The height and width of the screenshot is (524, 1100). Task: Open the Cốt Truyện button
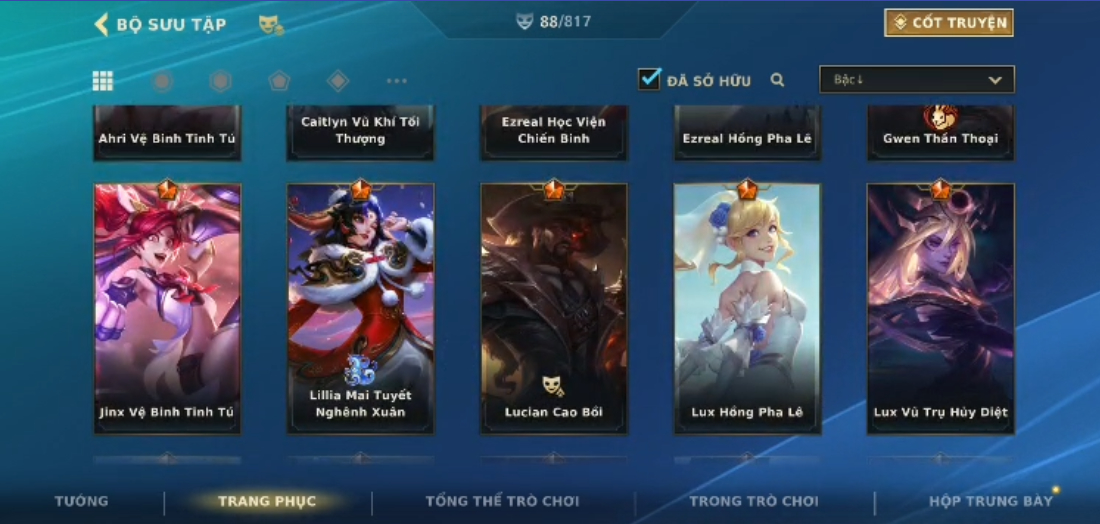948,23
